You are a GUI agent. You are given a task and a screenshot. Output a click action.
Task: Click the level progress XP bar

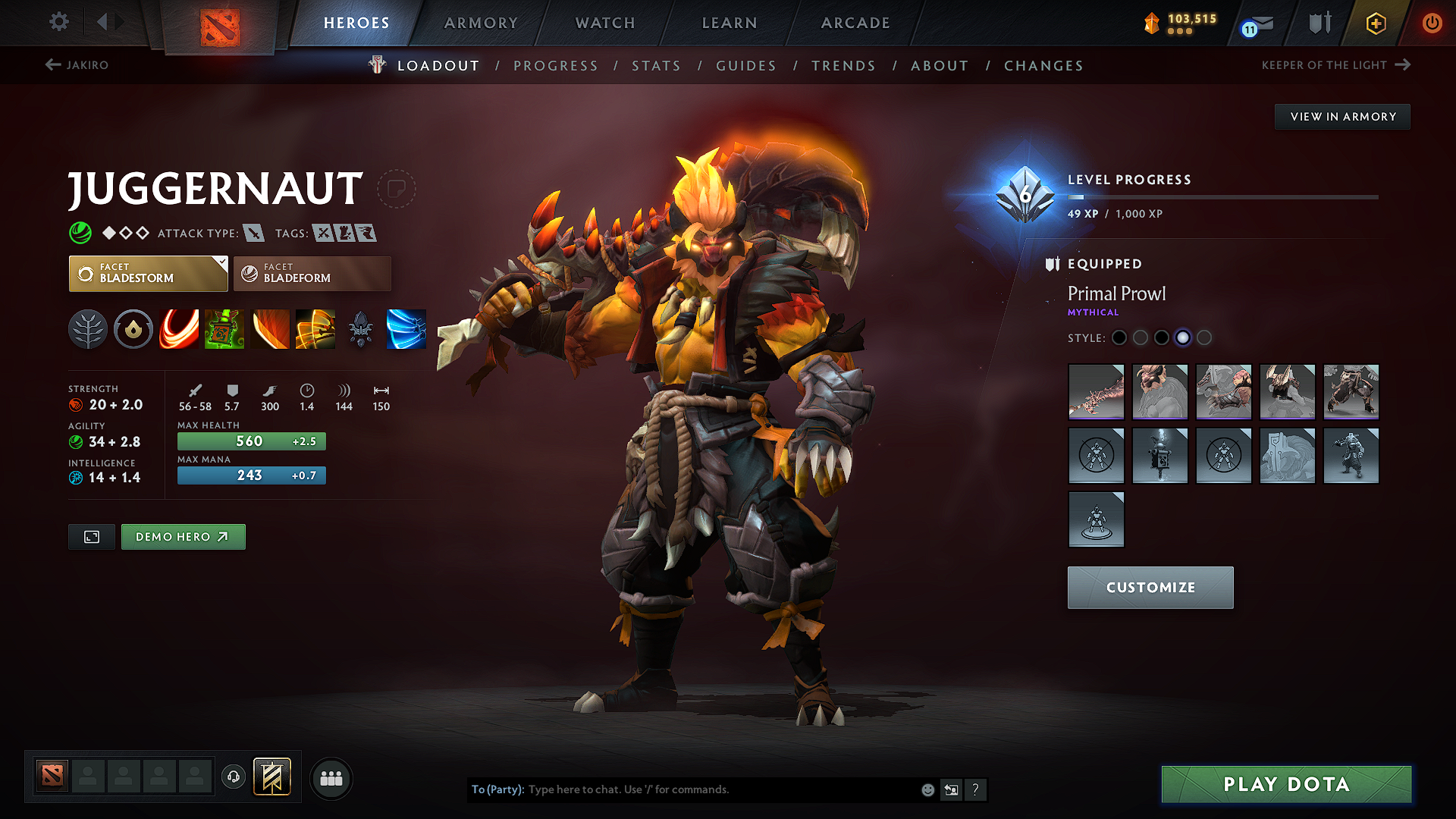tap(1222, 197)
